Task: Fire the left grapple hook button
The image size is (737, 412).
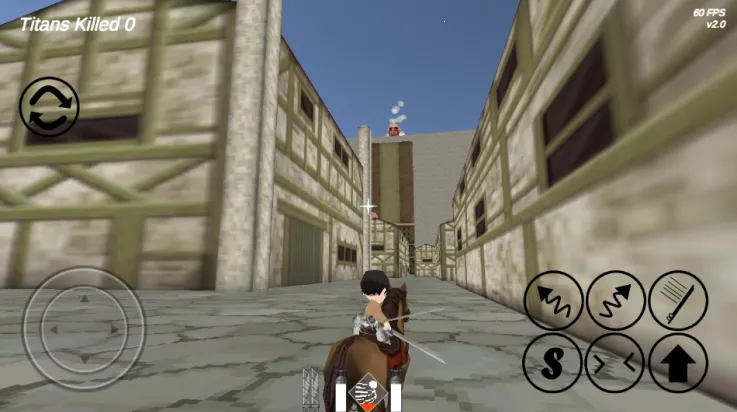Action: [x=554, y=300]
